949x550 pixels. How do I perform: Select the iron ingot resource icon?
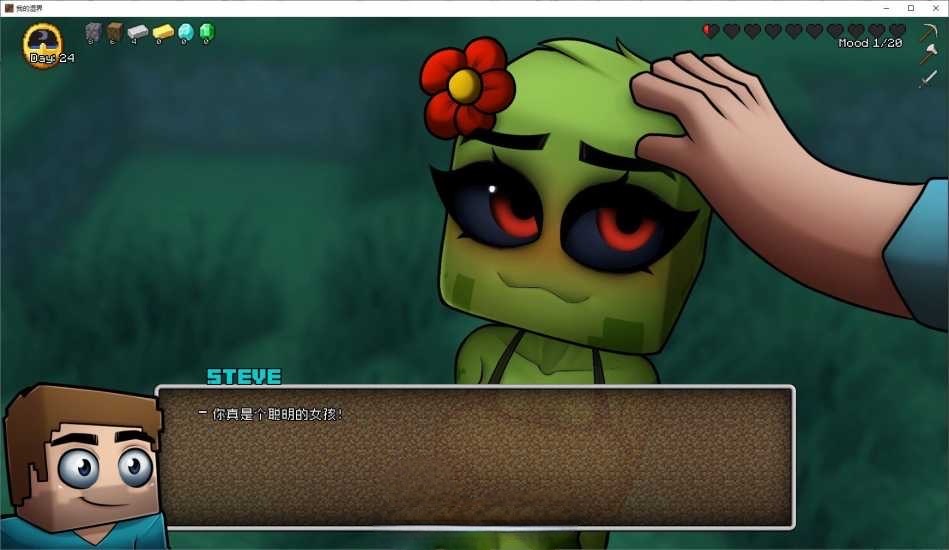coord(137,32)
